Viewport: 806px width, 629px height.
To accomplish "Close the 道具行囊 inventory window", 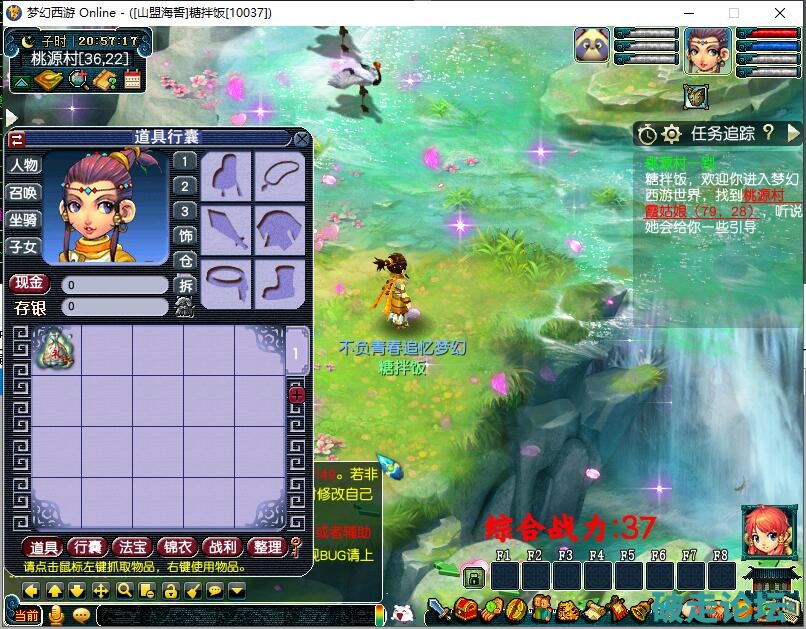I will pos(301,139).
